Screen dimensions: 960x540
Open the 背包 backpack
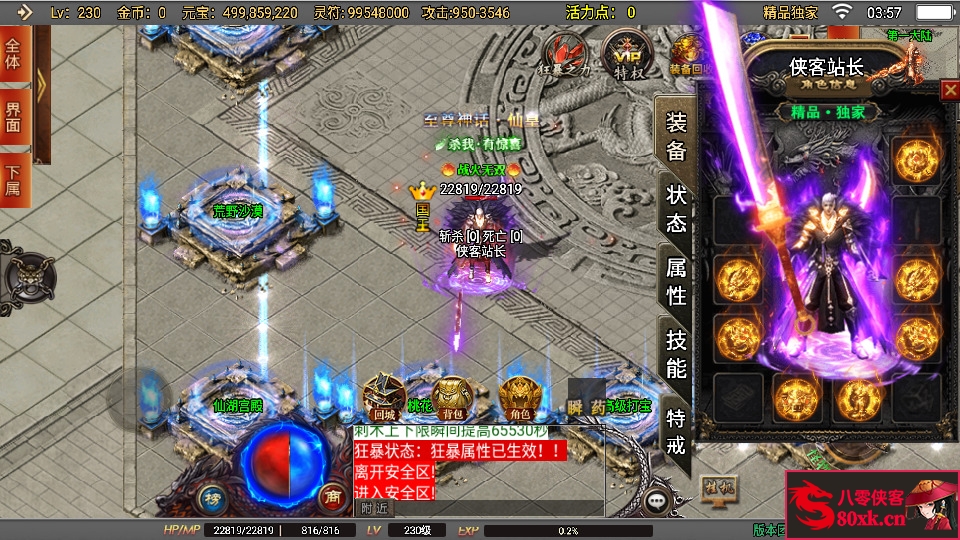(452, 398)
